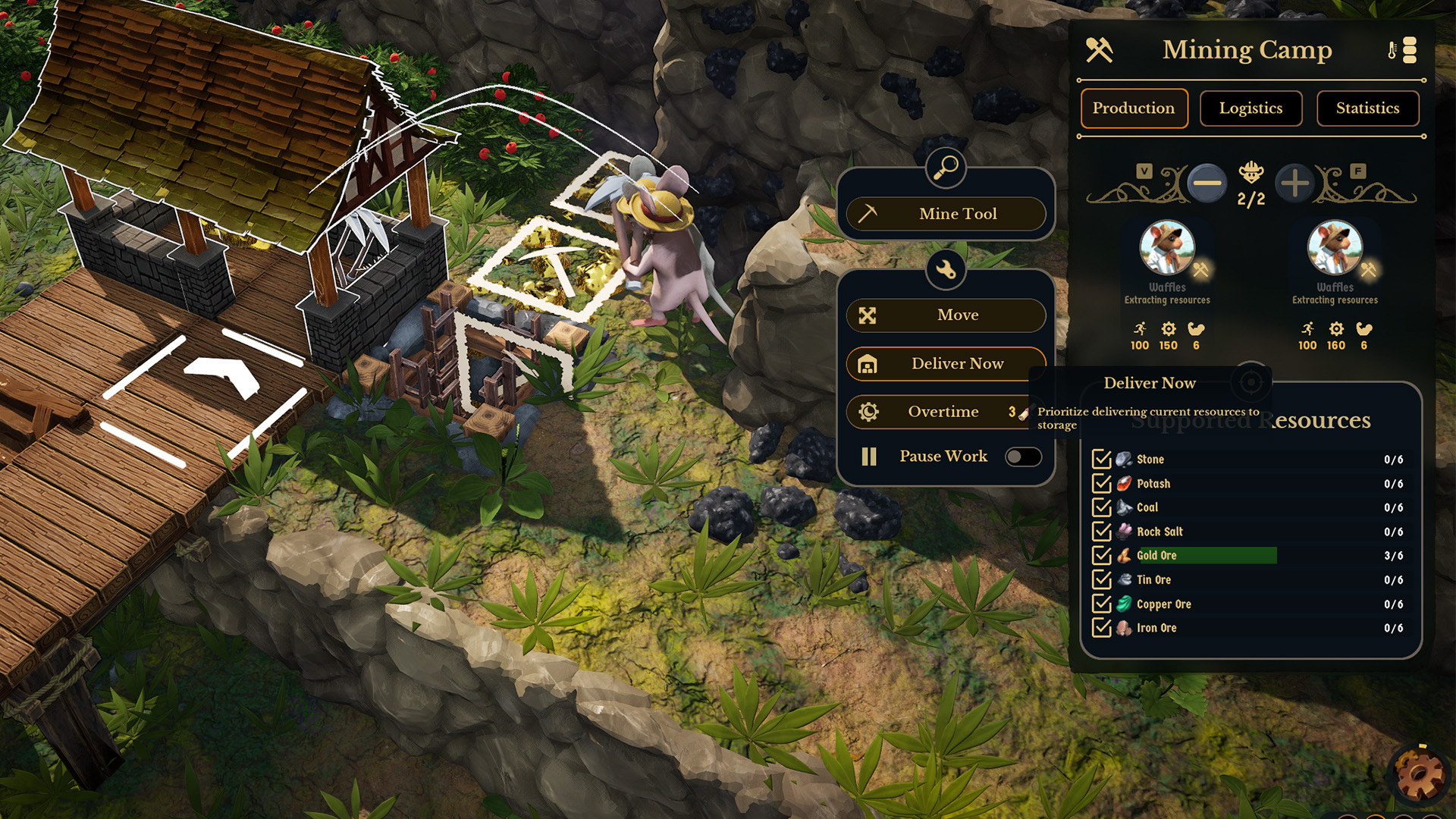Choose Move for the Mining Camp
The width and height of the screenshot is (1456, 819).
(x=946, y=315)
